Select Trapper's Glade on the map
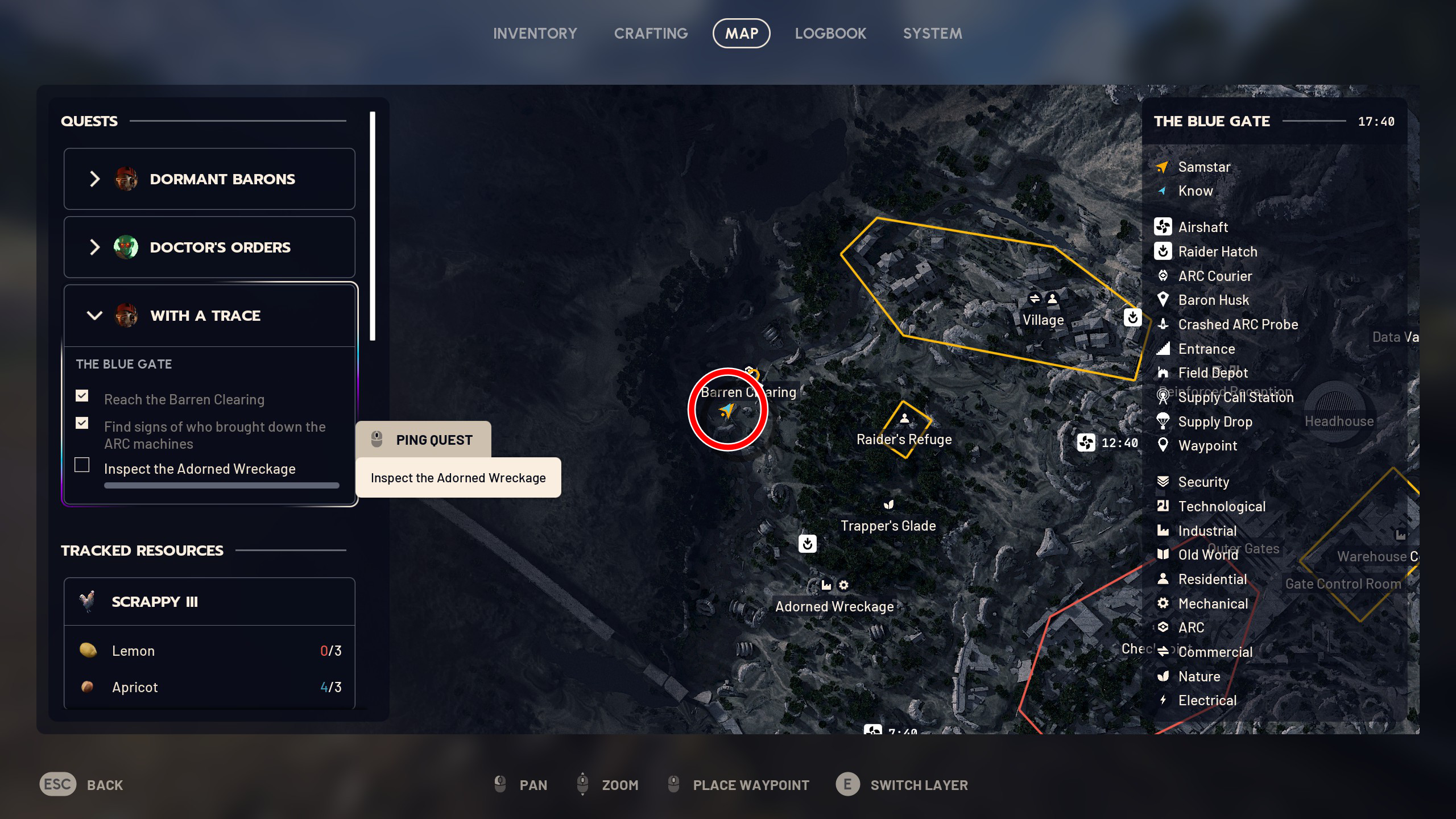1456x819 pixels. click(888, 525)
